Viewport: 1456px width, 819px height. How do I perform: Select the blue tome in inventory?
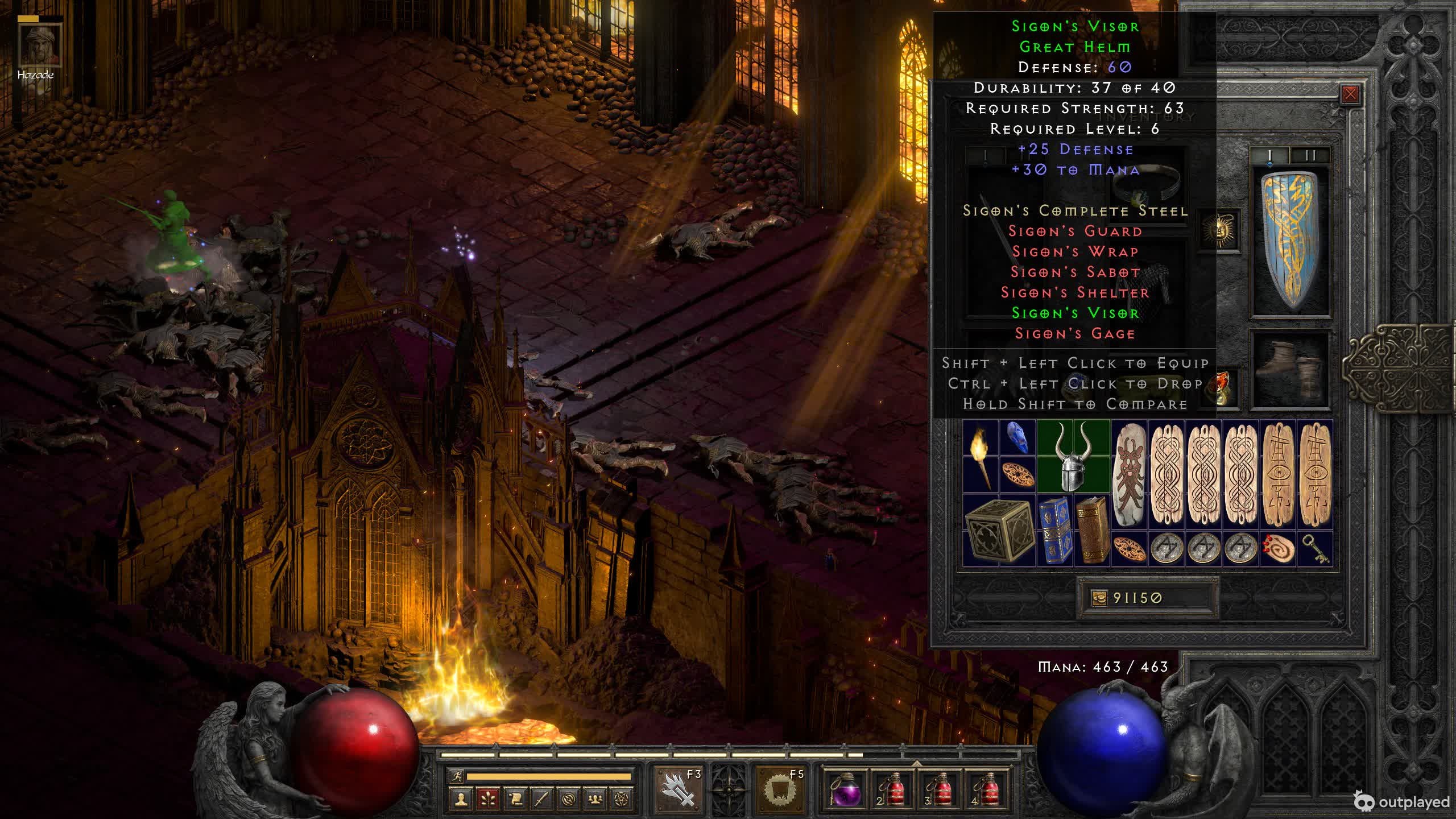click(1054, 531)
